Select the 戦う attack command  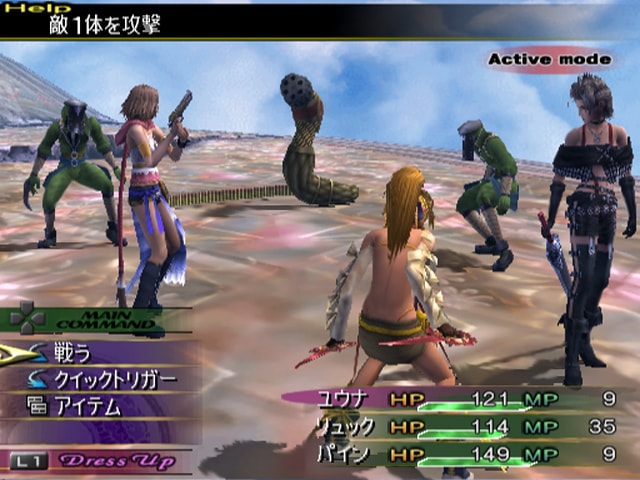tap(73, 352)
